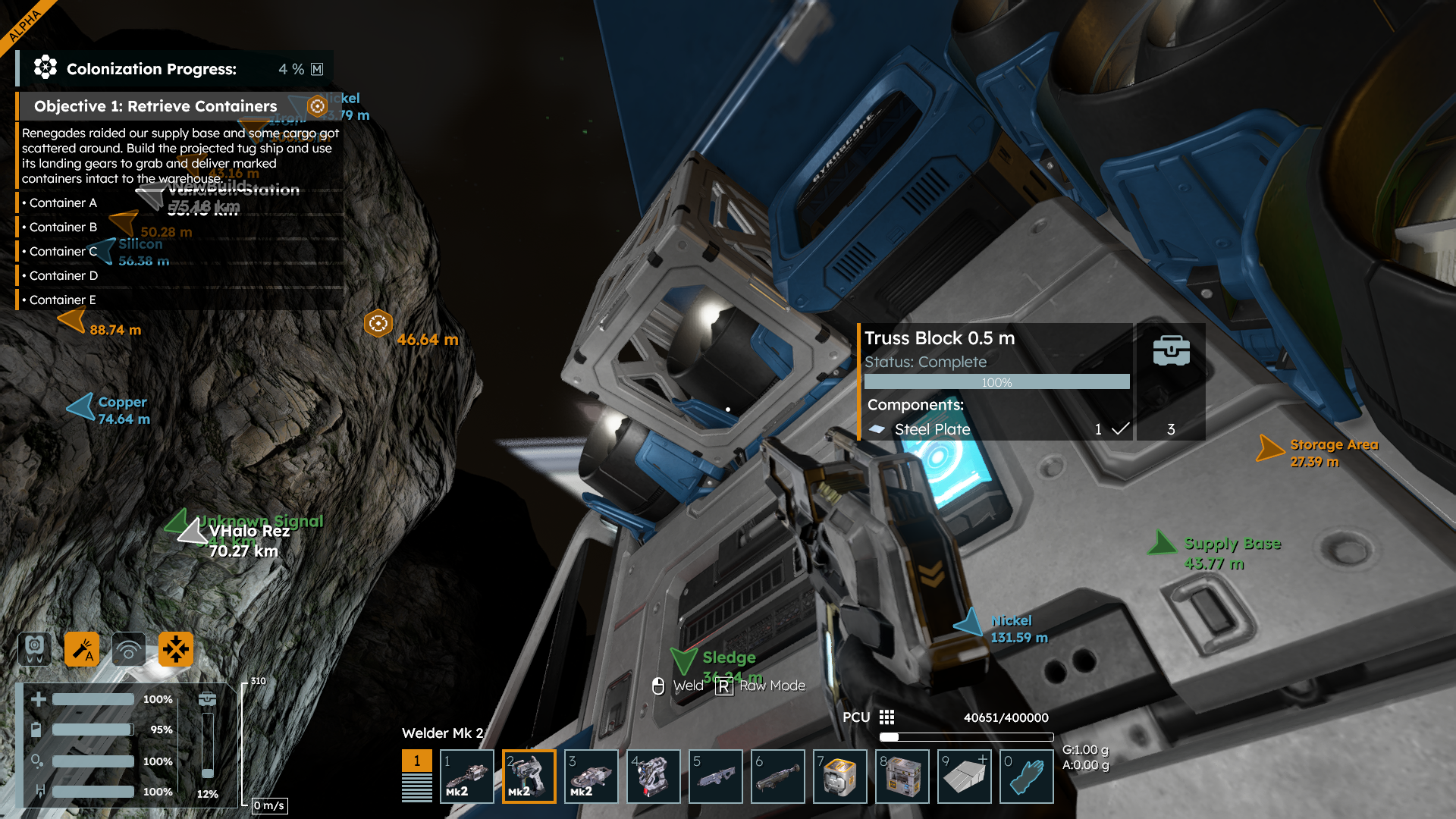Toggle the inertia dampeners icon
This screenshot has height=819, width=1456.
coord(176,649)
